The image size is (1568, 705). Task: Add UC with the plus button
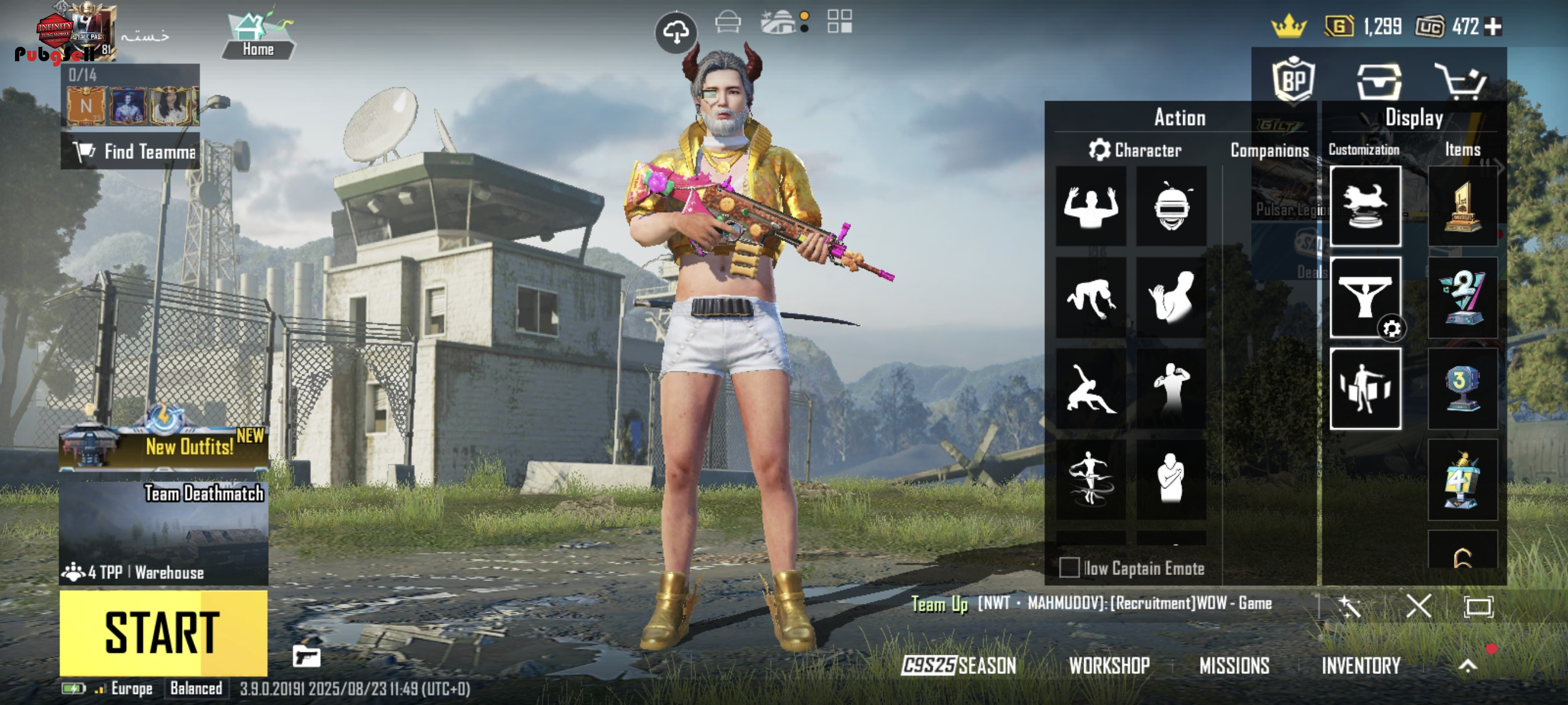tap(1493, 26)
